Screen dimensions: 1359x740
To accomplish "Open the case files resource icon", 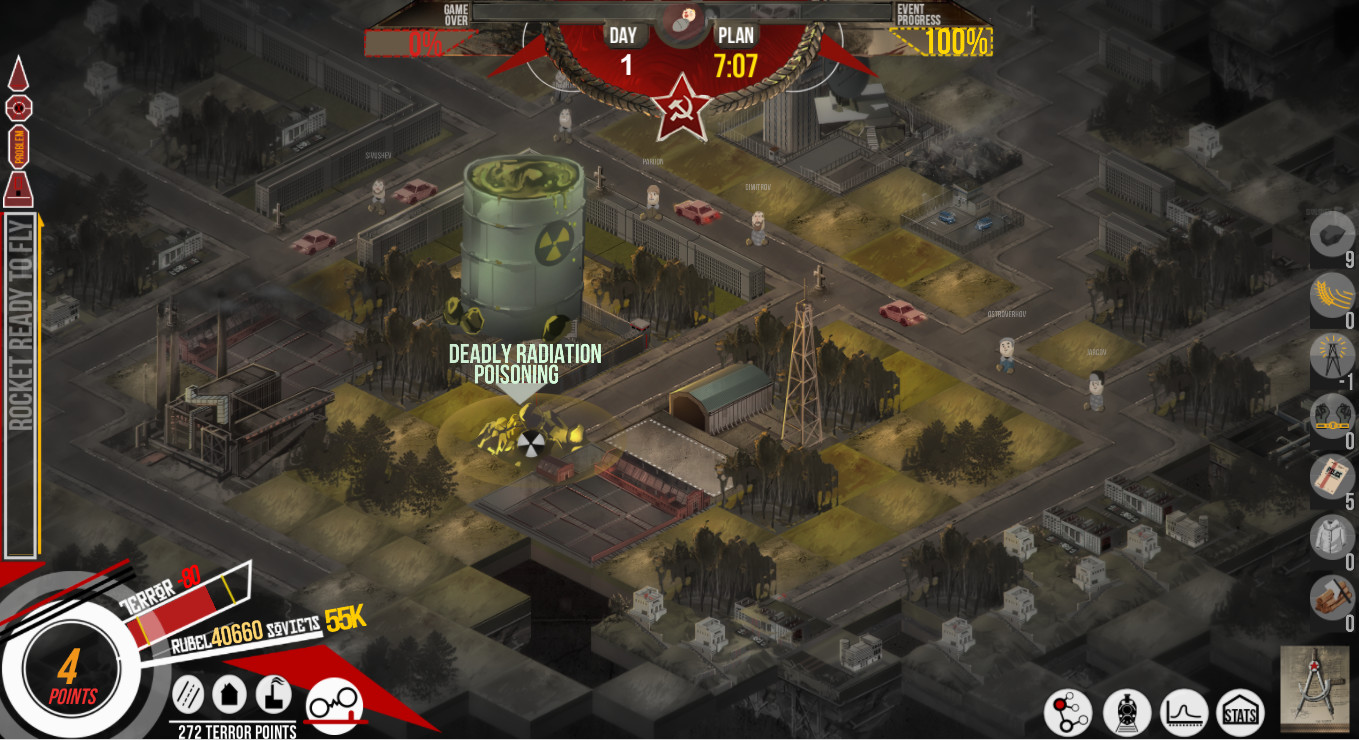I will click(1332, 476).
